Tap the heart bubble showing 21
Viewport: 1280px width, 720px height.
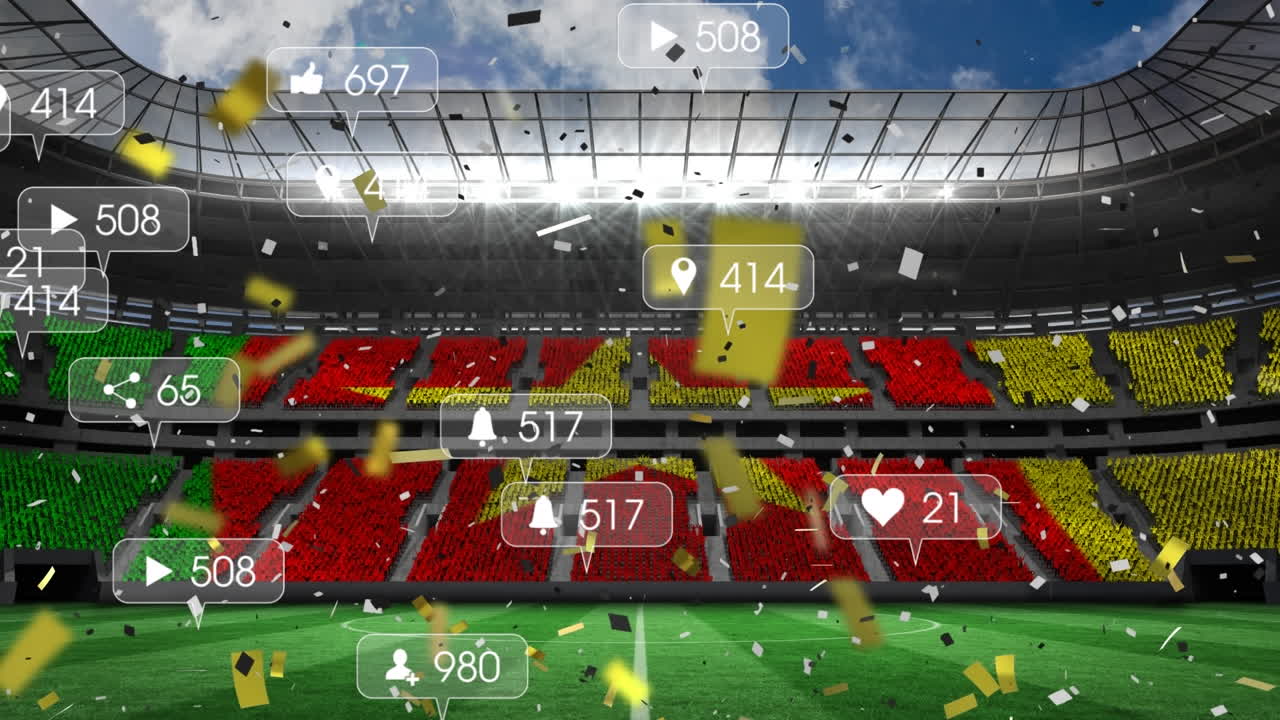click(x=915, y=507)
